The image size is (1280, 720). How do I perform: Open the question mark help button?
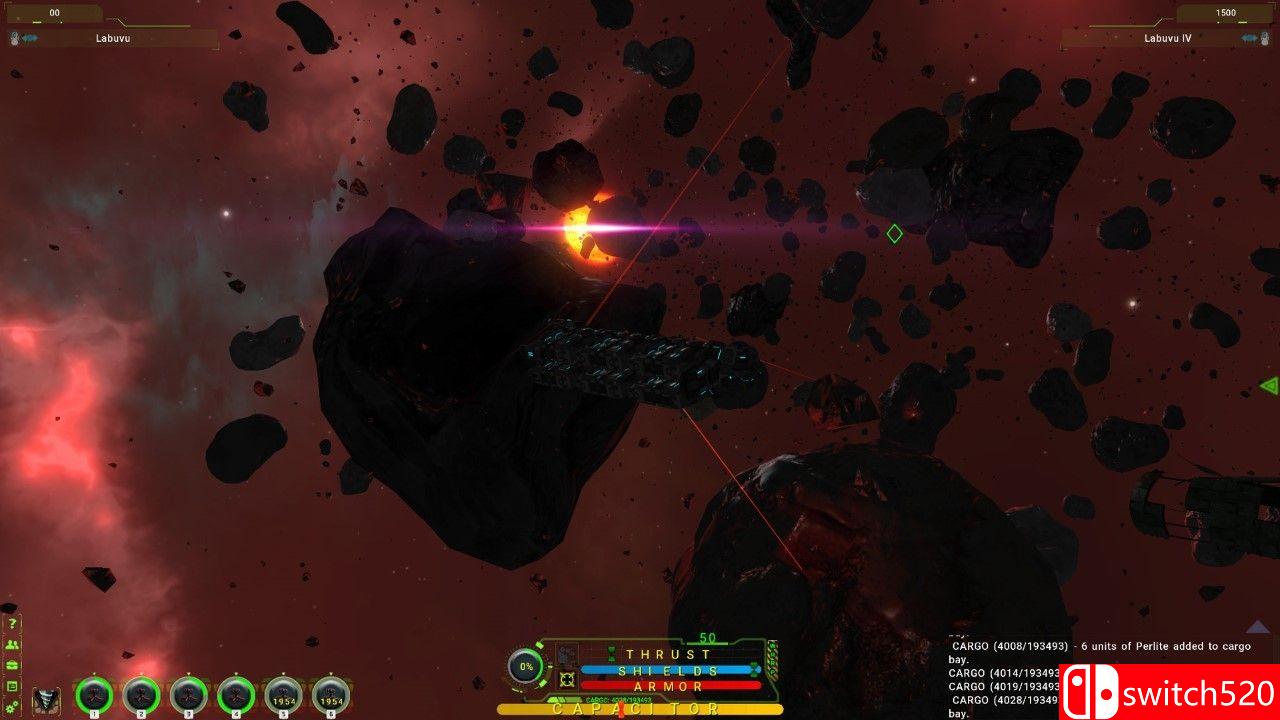coord(12,623)
